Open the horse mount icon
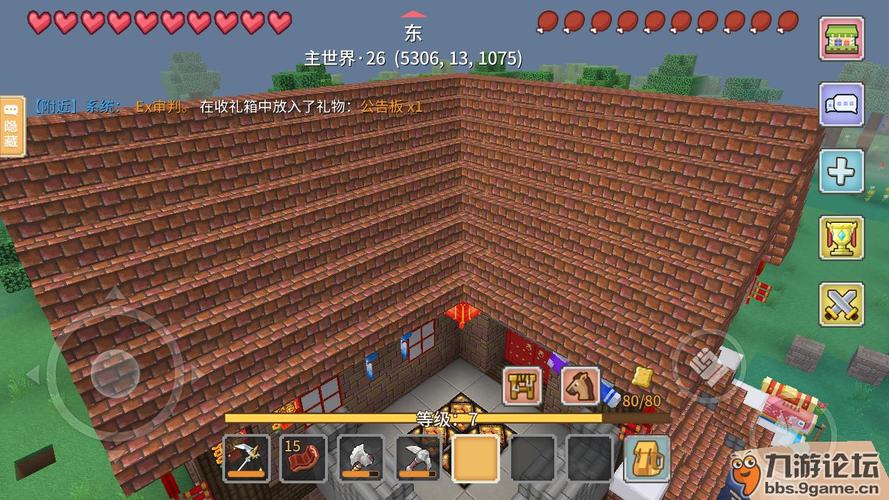Image resolution: width=889 pixels, height=500 pixels. tap(579, 384)
